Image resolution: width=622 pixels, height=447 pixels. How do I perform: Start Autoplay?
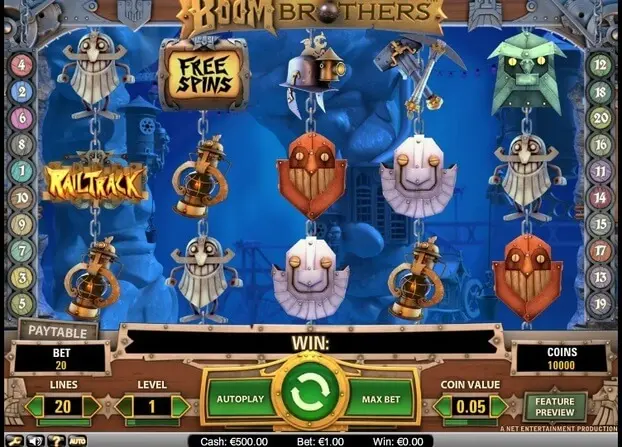click(240, 398)
